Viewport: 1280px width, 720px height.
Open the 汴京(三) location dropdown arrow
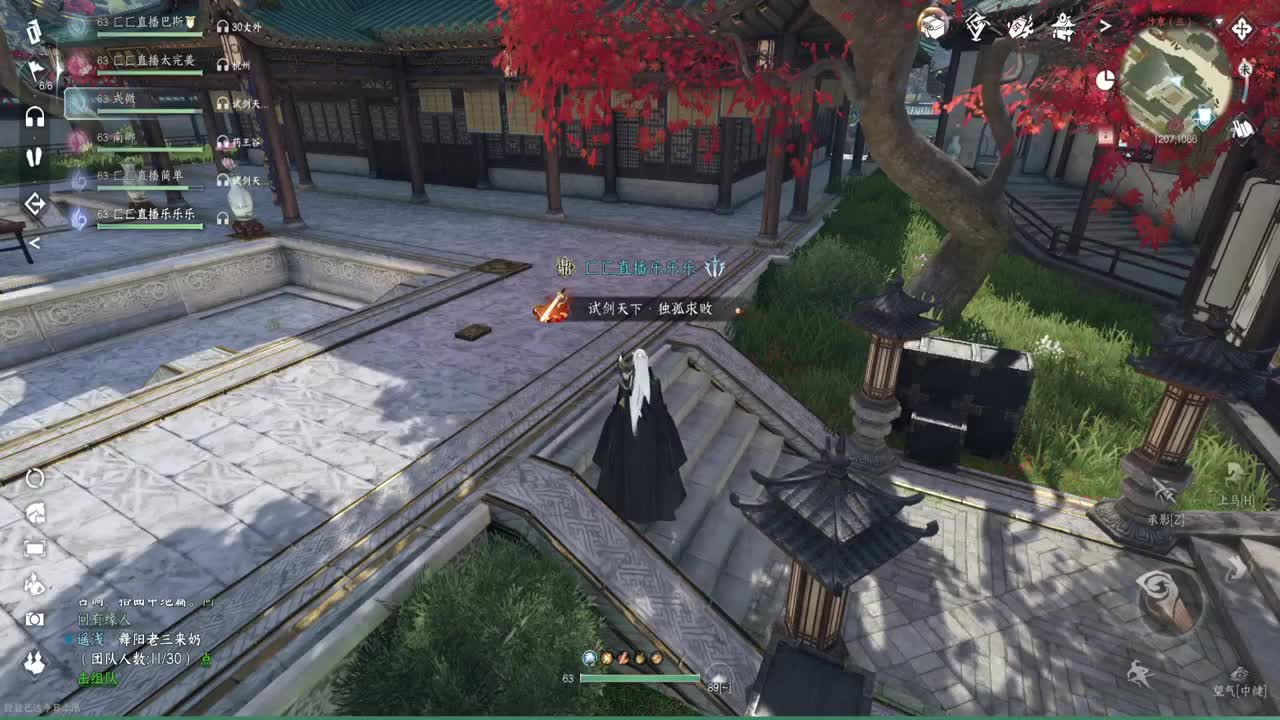(x=1220, y=22)
